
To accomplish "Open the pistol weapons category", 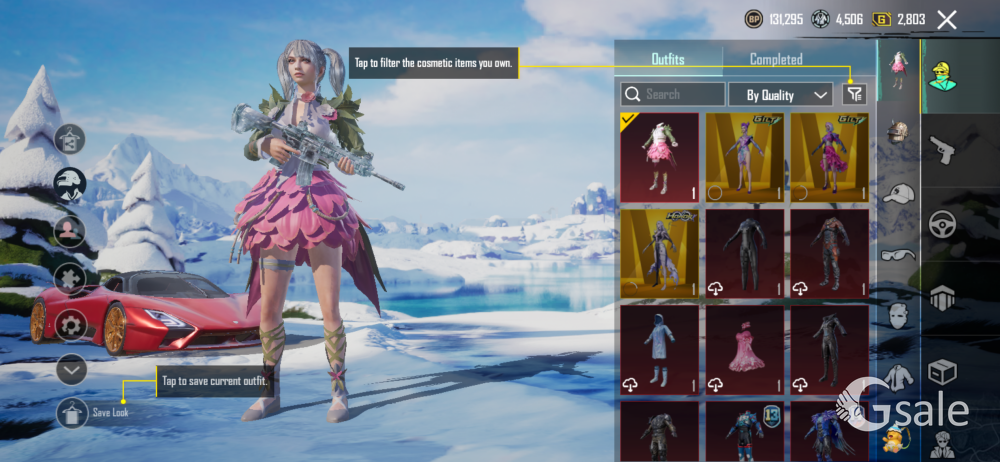I will pyautogui.click(x=943, y=150).
